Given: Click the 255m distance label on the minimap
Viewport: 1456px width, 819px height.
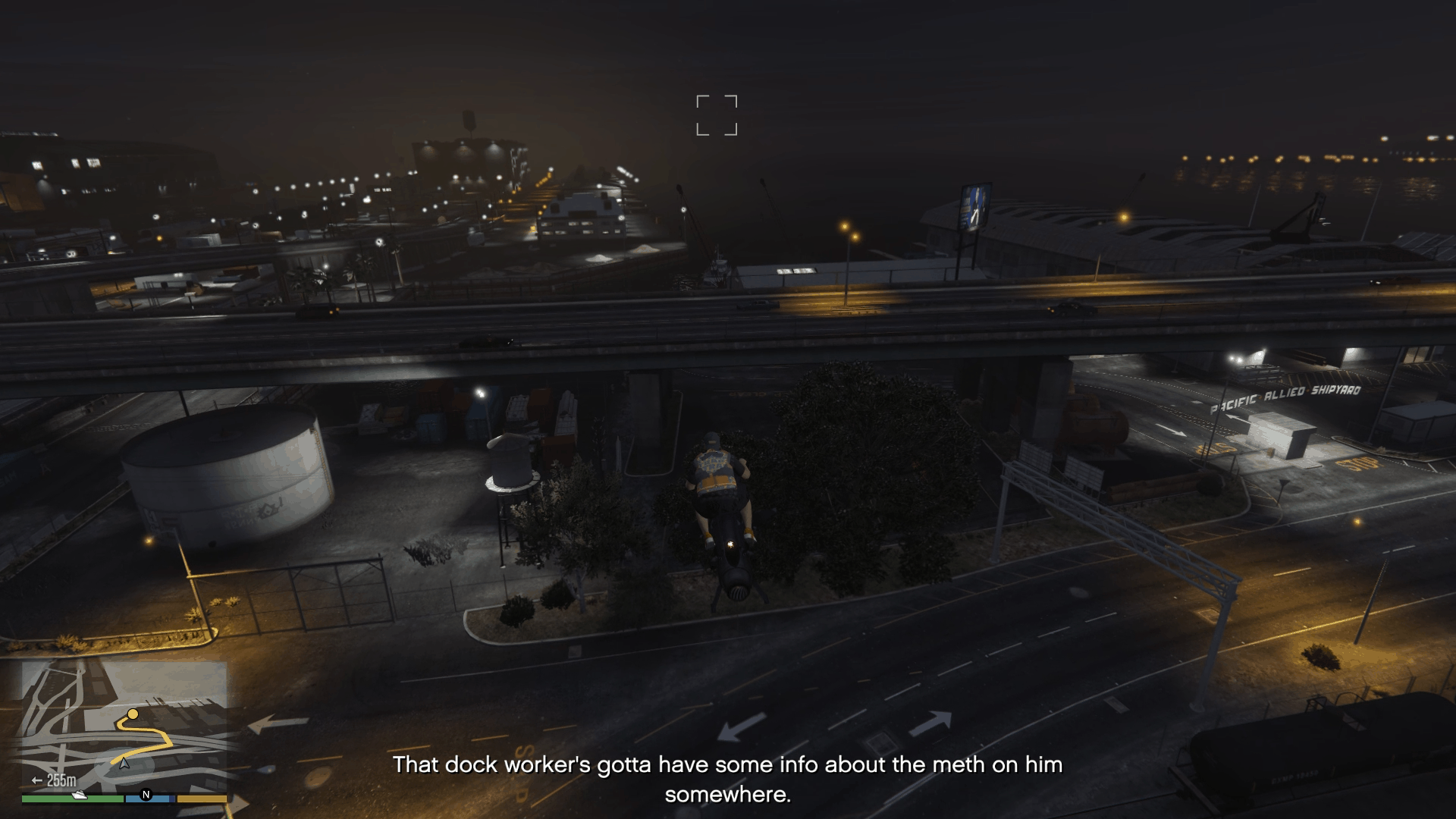Looking at the screenshot, I should 61,780.
